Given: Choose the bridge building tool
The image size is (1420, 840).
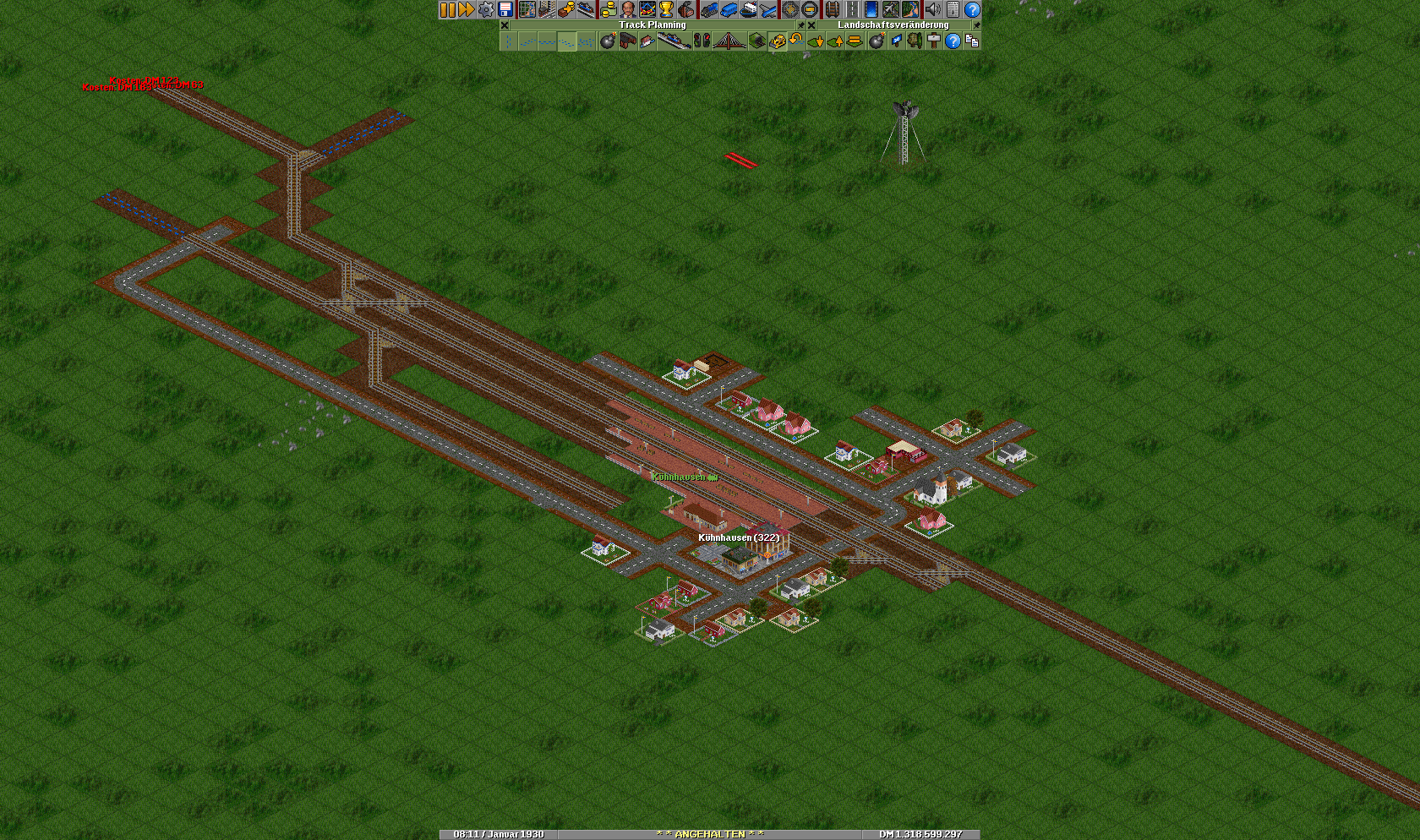Looking at the screenshot, I should click(x=729, y=41).
